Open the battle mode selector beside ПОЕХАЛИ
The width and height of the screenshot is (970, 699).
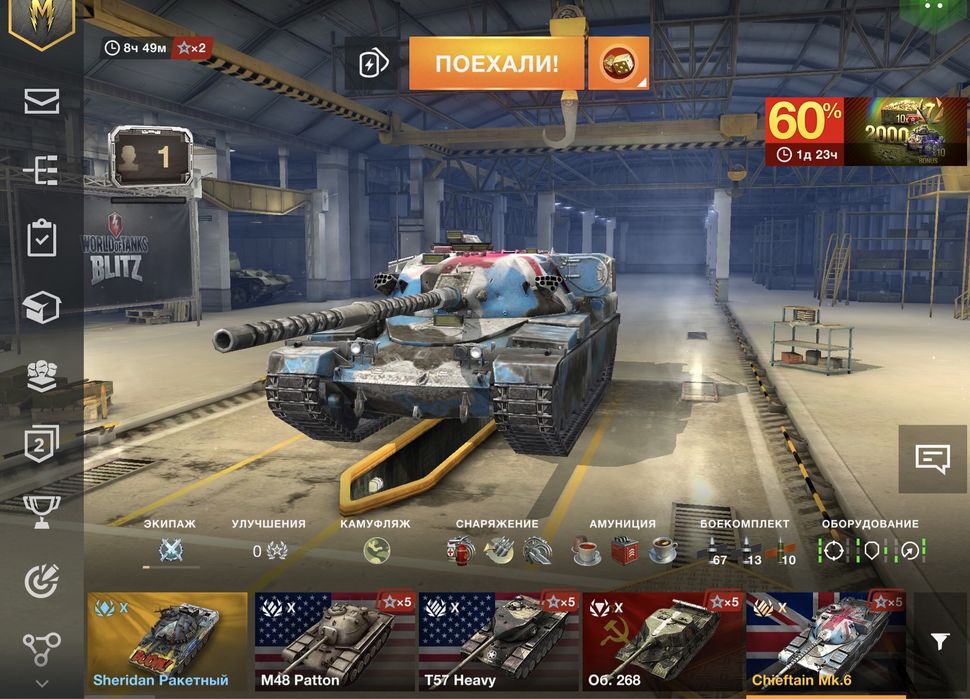(617, 64)
